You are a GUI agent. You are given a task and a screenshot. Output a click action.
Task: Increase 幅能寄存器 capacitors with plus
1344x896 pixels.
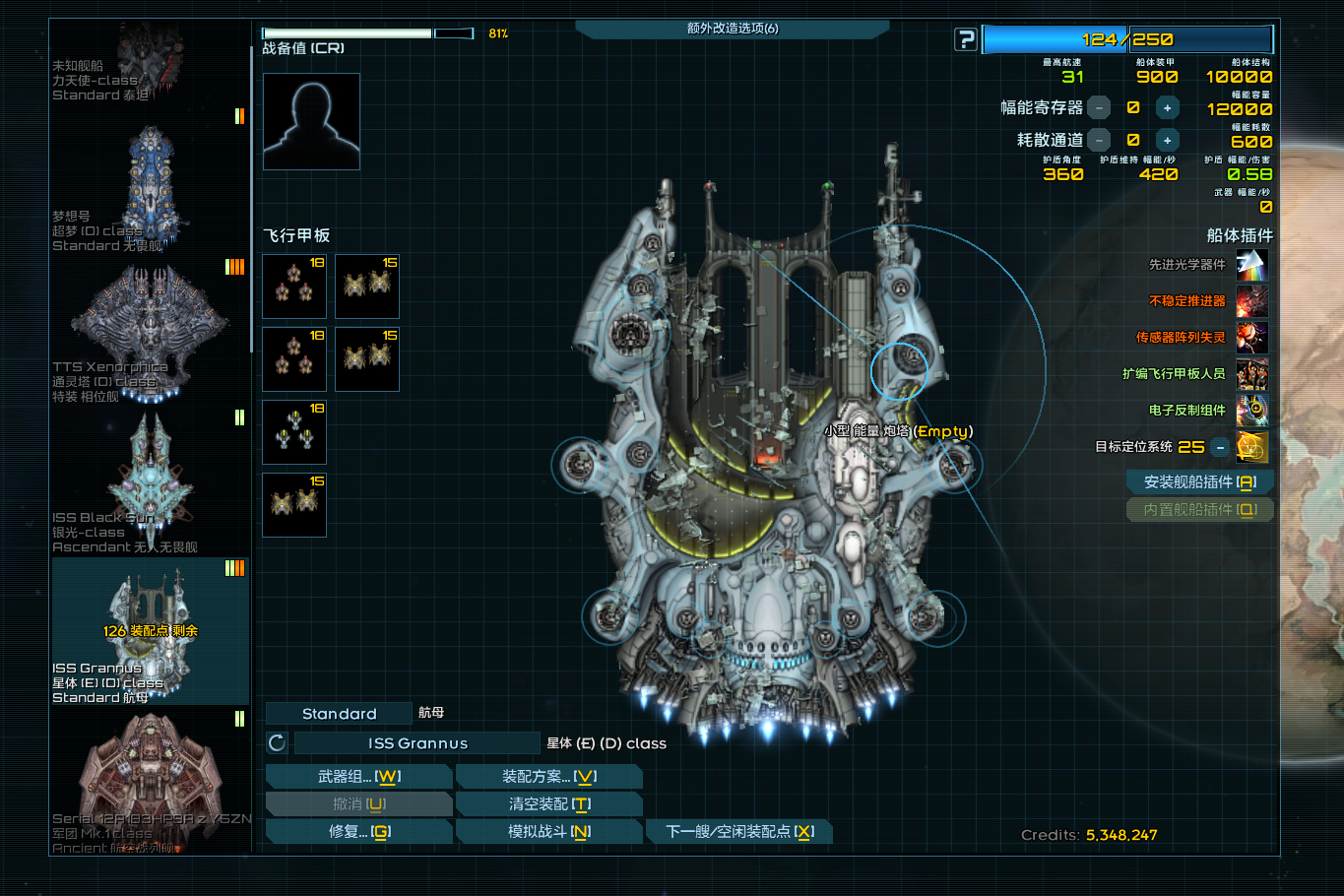click(x=1167, y=108)
